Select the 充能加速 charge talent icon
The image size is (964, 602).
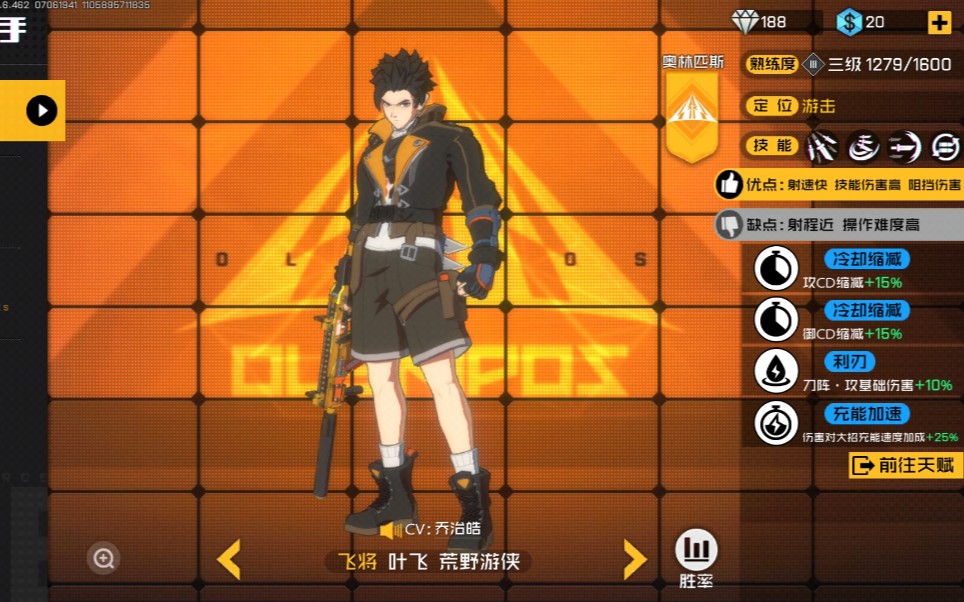774,423
